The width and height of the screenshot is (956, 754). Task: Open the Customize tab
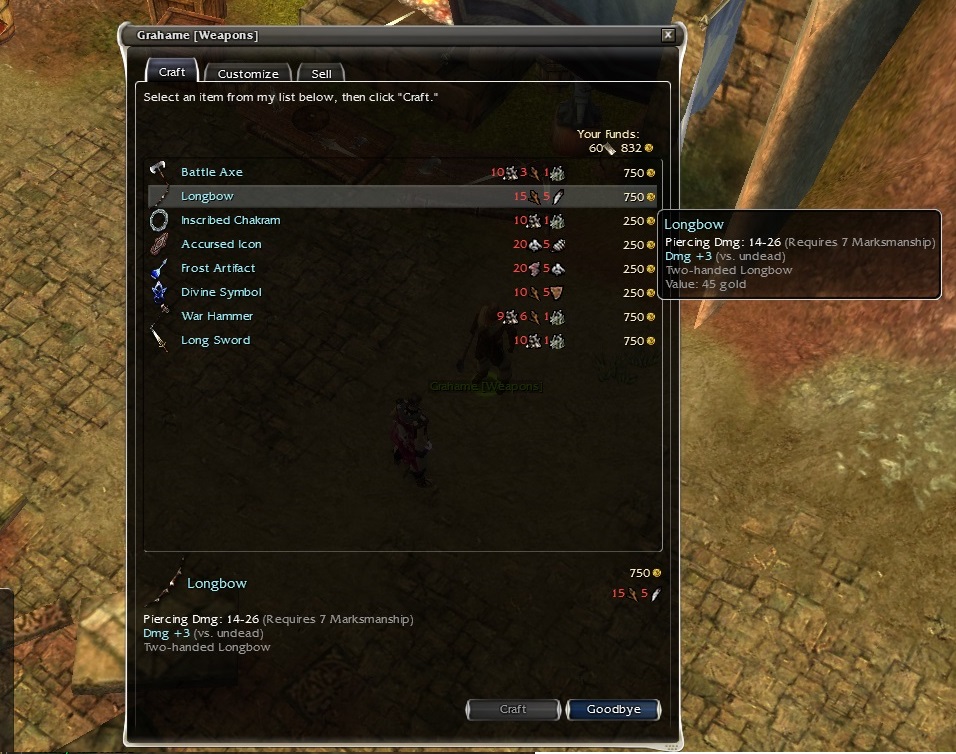tap(248, 74)
